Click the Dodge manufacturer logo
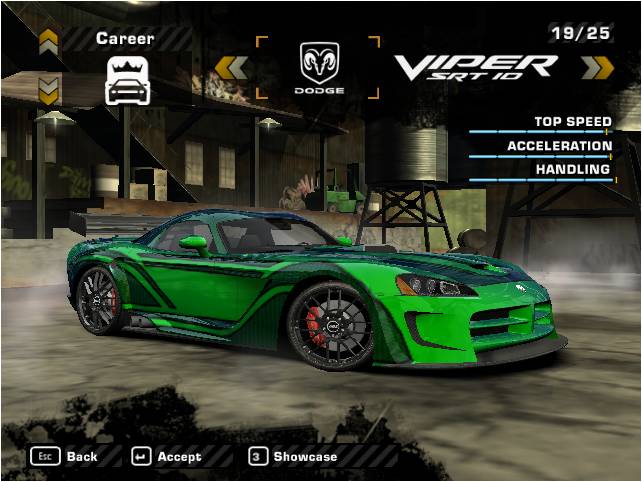The image size is (642, 482). 319,67
